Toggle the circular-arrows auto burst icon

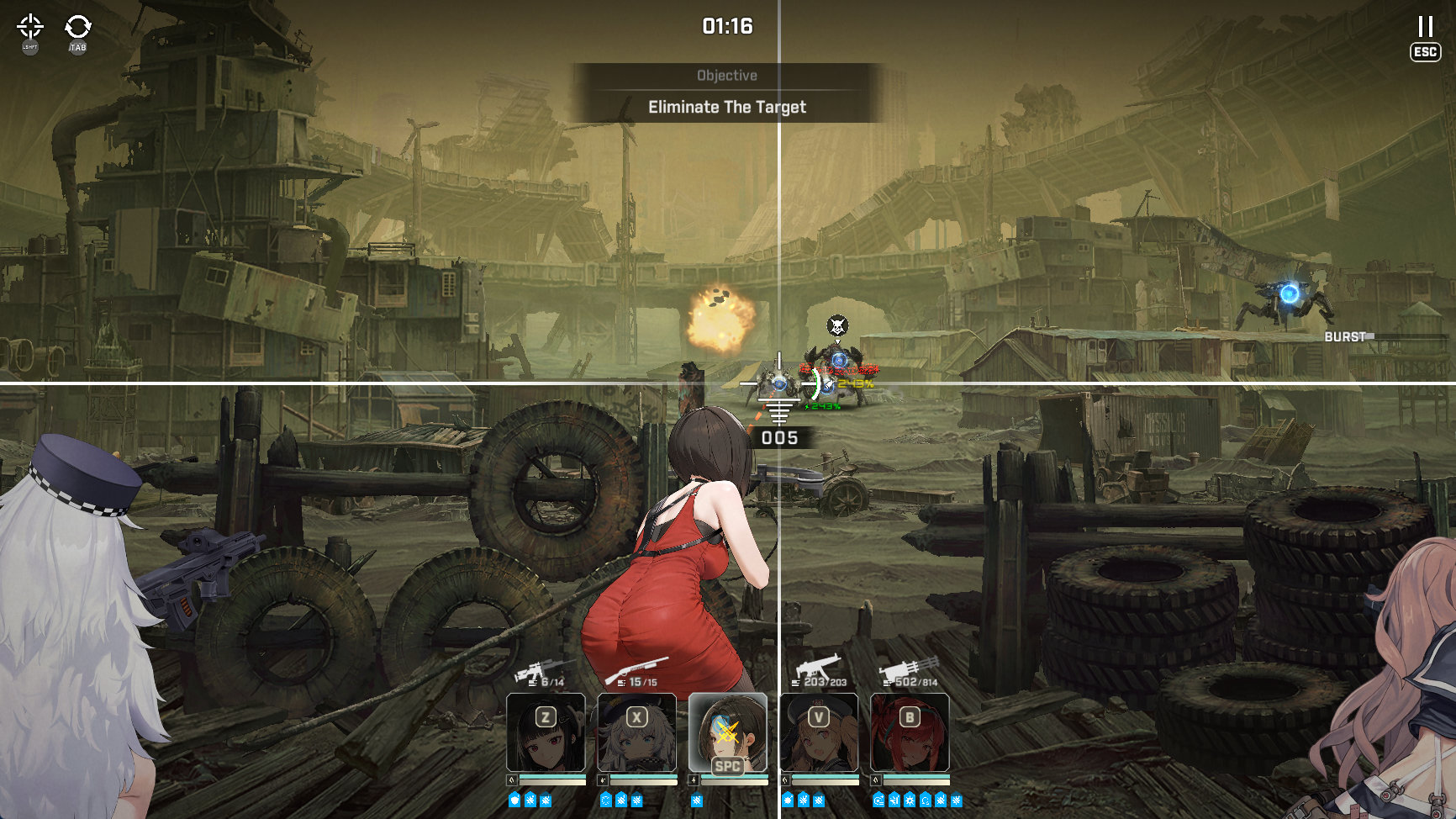point(78,26)
